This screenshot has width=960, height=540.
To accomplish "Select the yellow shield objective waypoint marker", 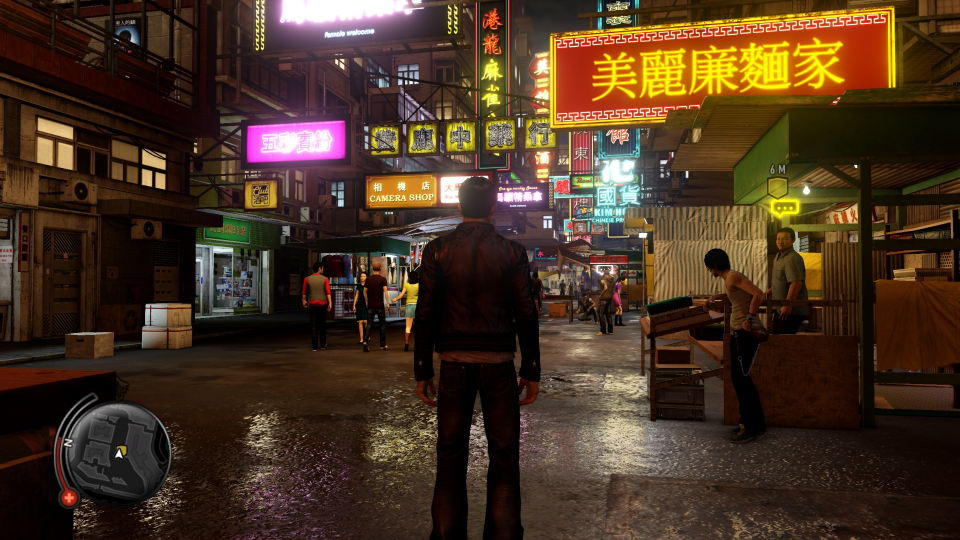I will pyautogui.click(x=777, y=185).
